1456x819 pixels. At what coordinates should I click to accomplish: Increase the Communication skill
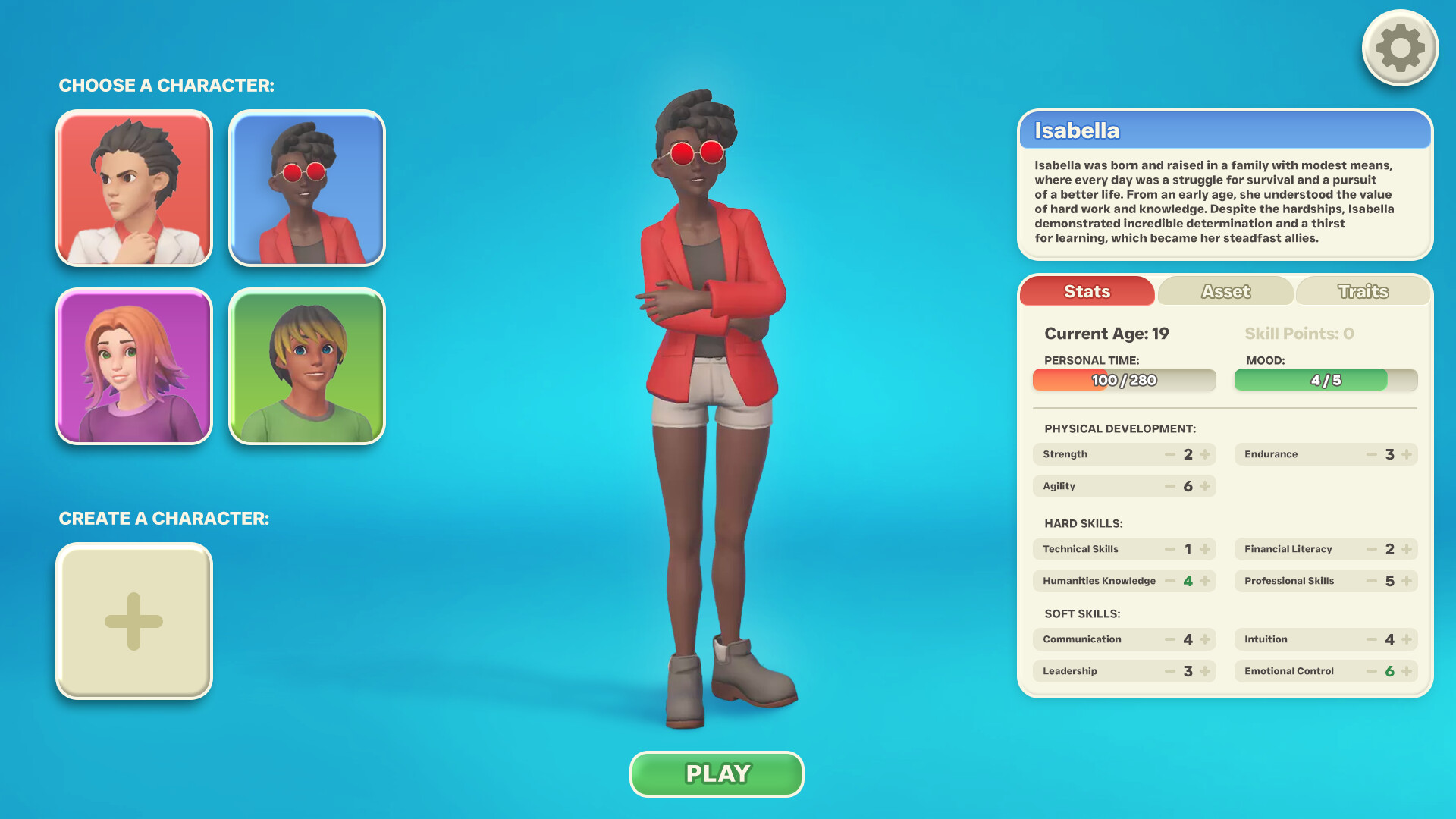point(1206,639)
